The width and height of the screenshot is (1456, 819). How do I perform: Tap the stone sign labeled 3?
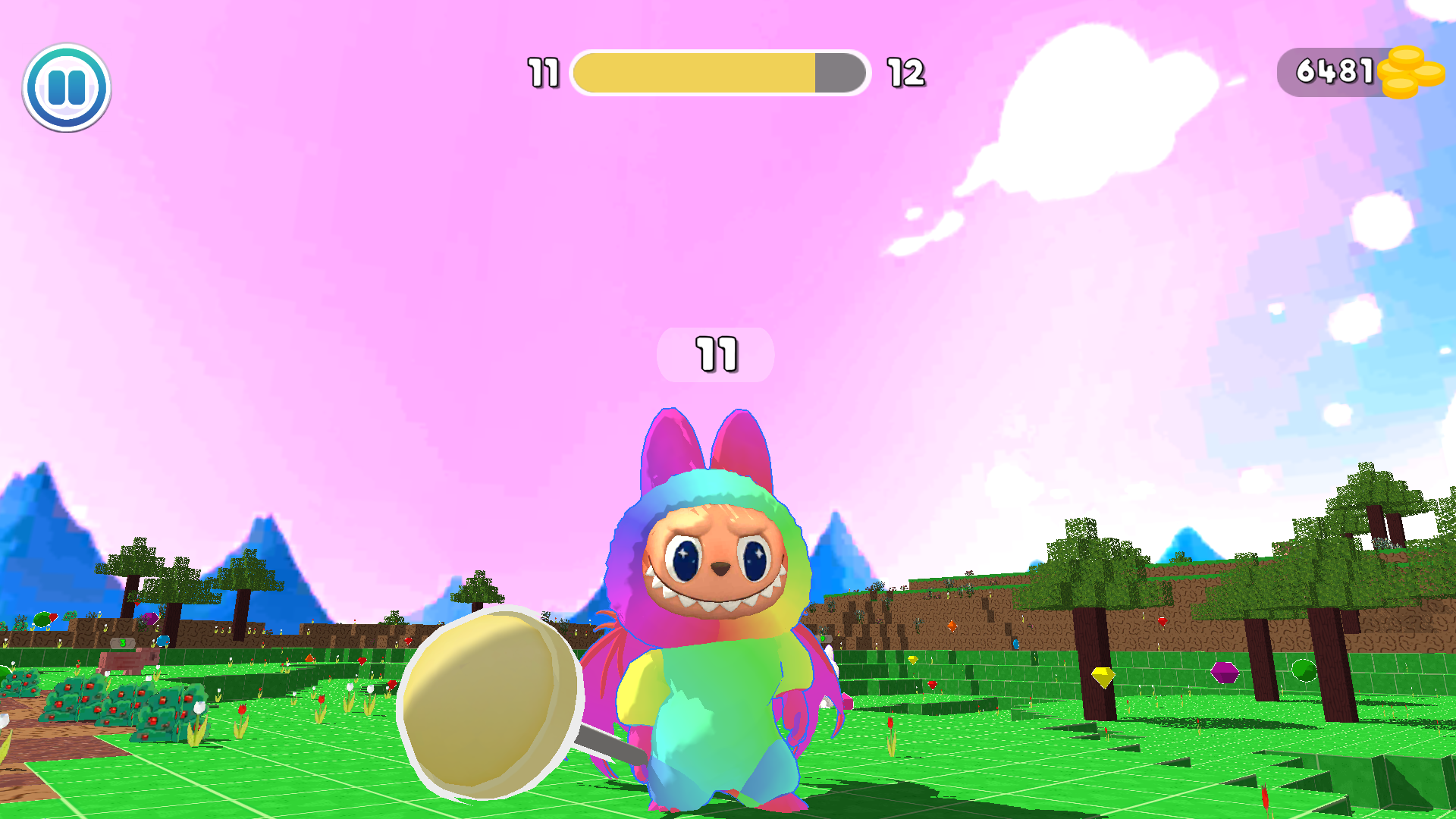(122, 642)
